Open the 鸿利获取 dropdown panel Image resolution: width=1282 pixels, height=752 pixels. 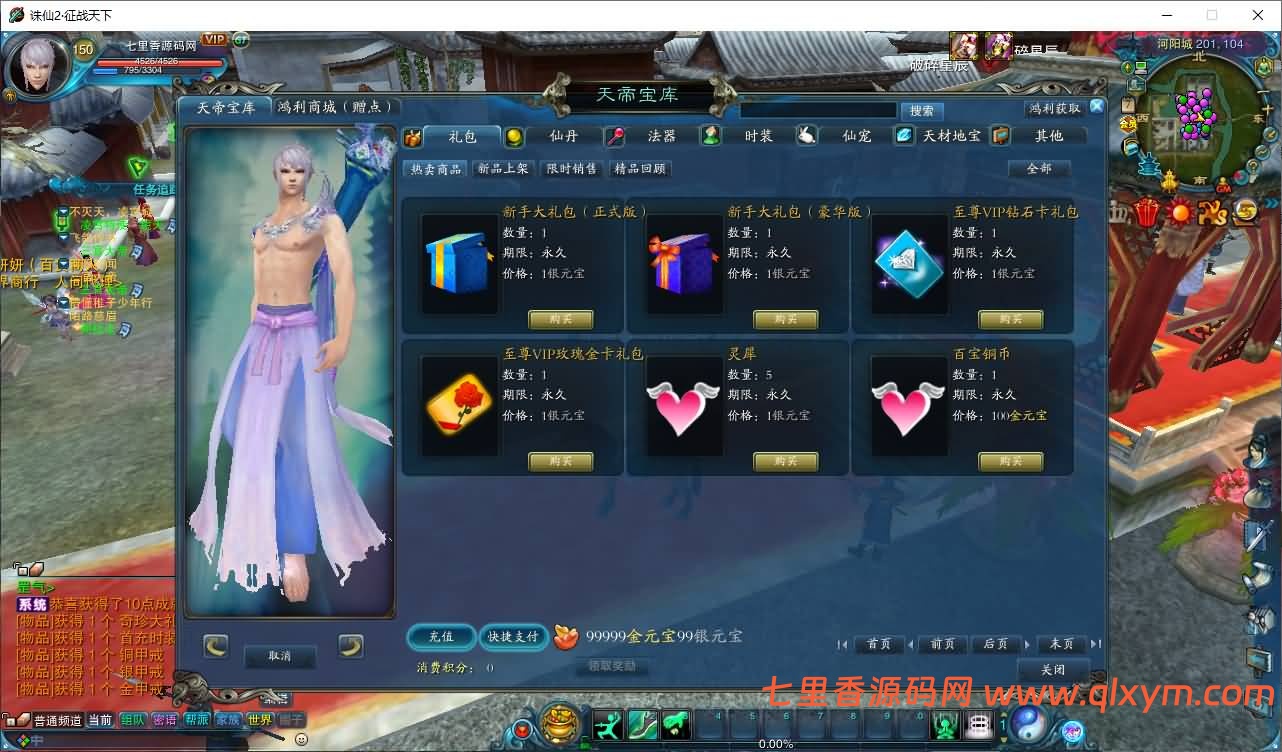(x=1053, y=107)
